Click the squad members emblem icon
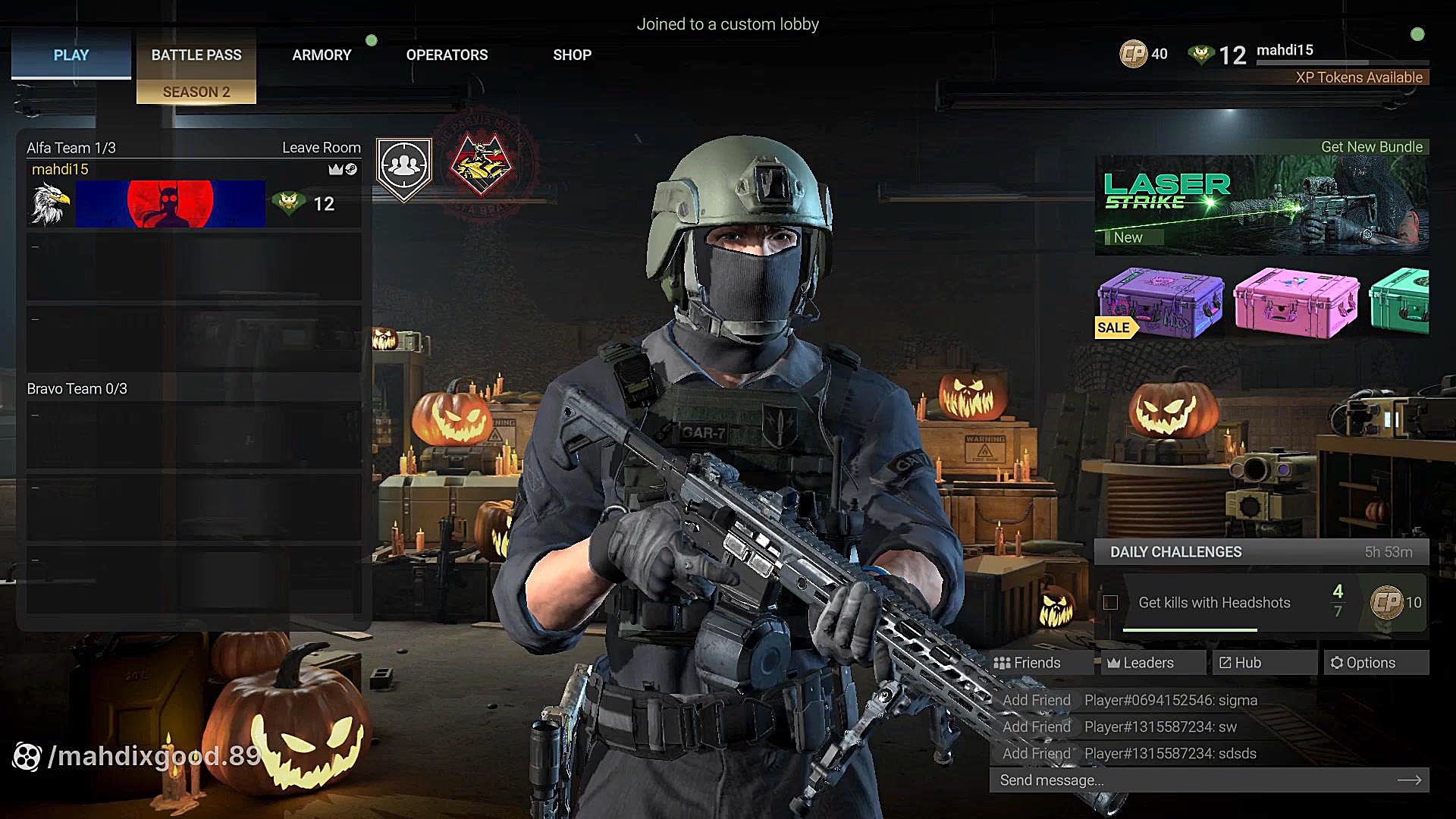 404,168
